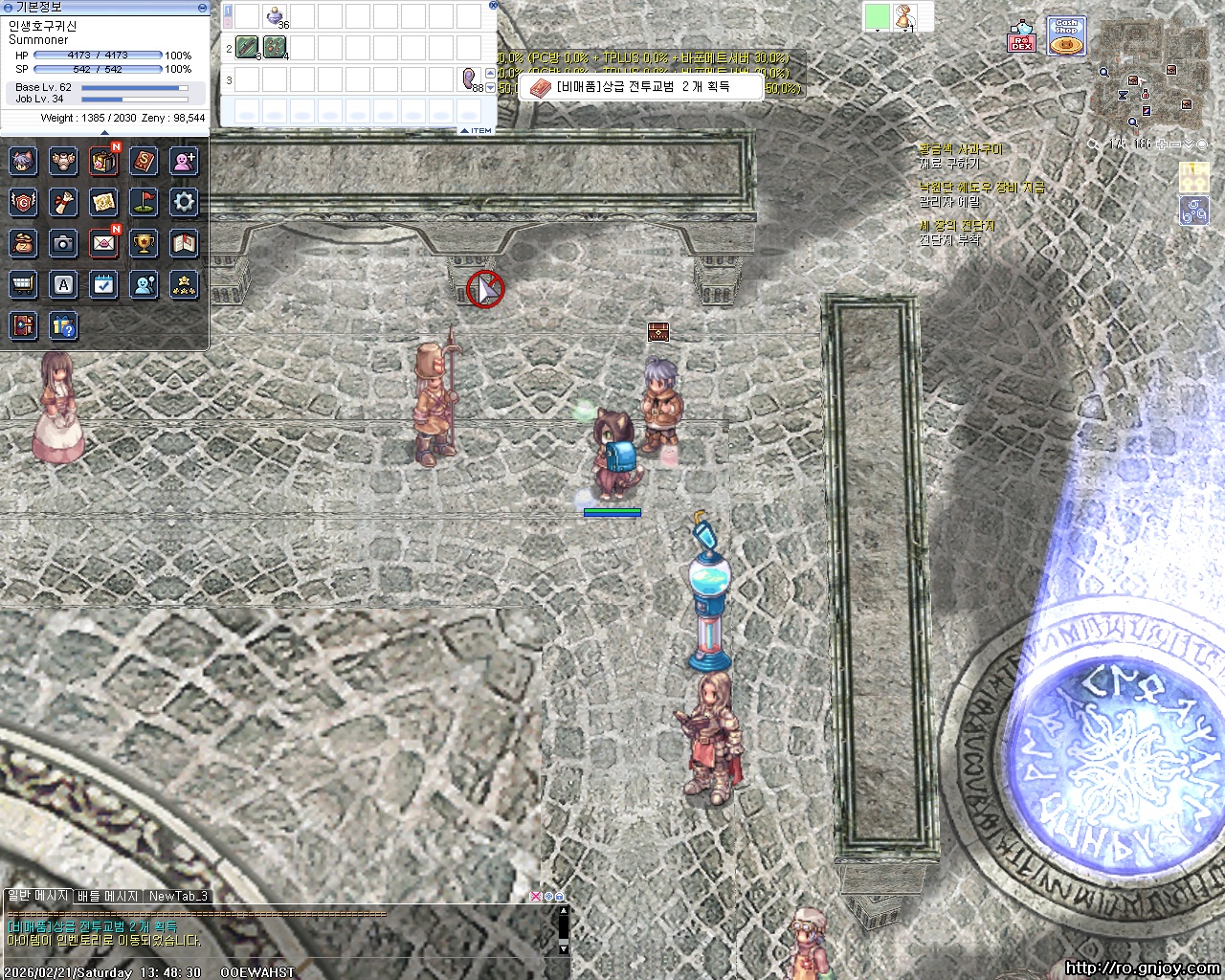Screen dimensions: 1225x980
Task: Open the attendance calendar icon
Action: (103, 284)
